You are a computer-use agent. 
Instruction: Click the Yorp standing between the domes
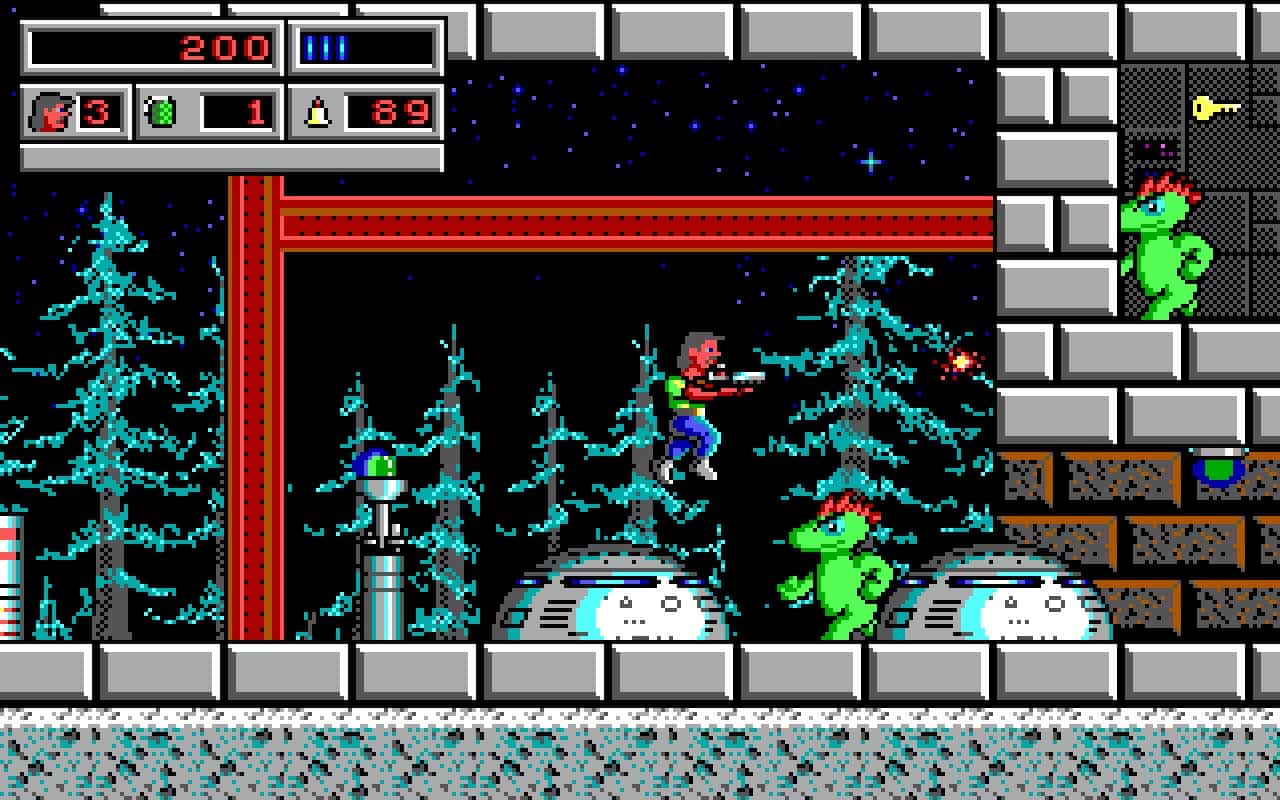845,570
